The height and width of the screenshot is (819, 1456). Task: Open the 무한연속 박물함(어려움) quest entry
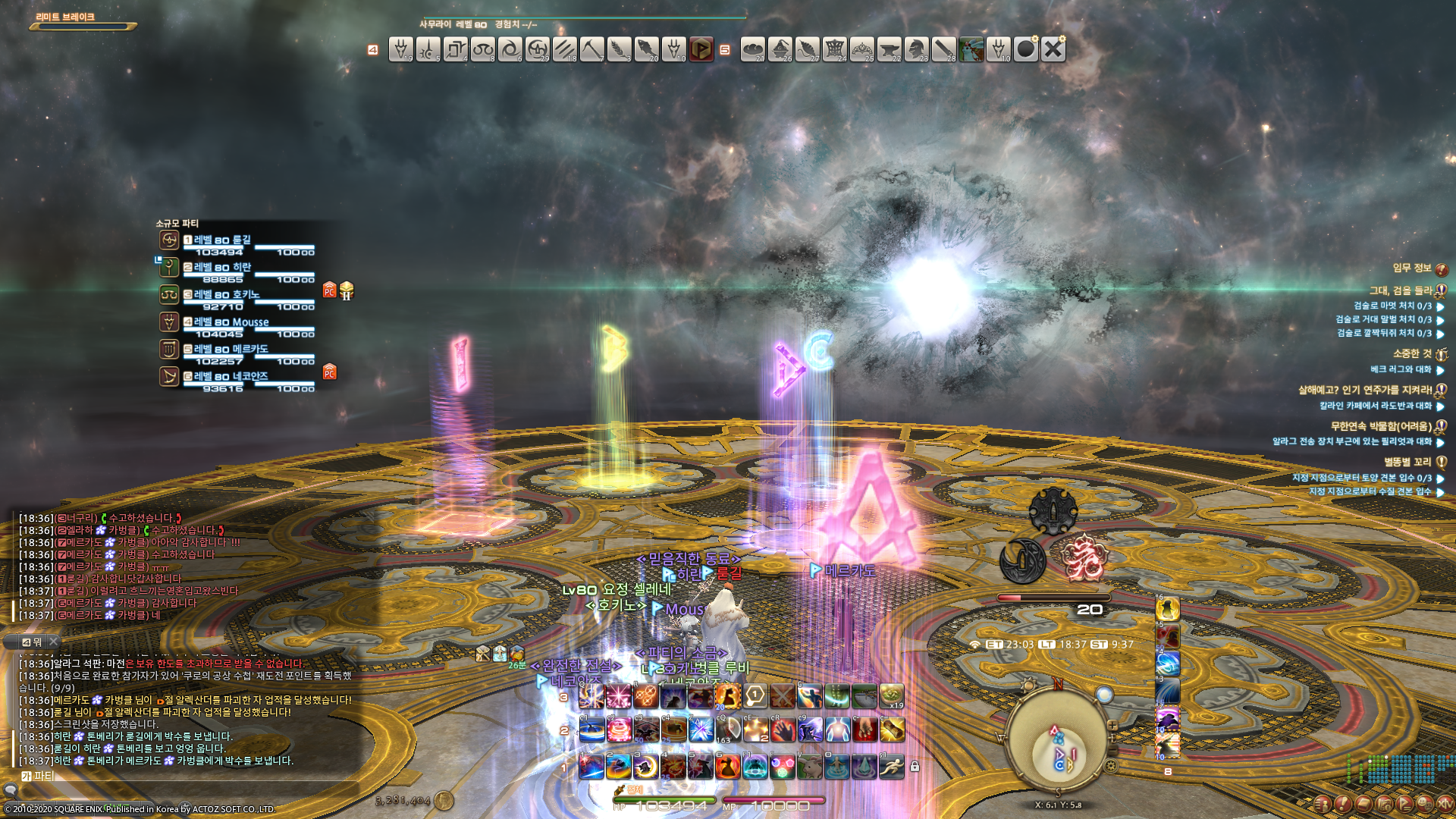(1380, 426)
